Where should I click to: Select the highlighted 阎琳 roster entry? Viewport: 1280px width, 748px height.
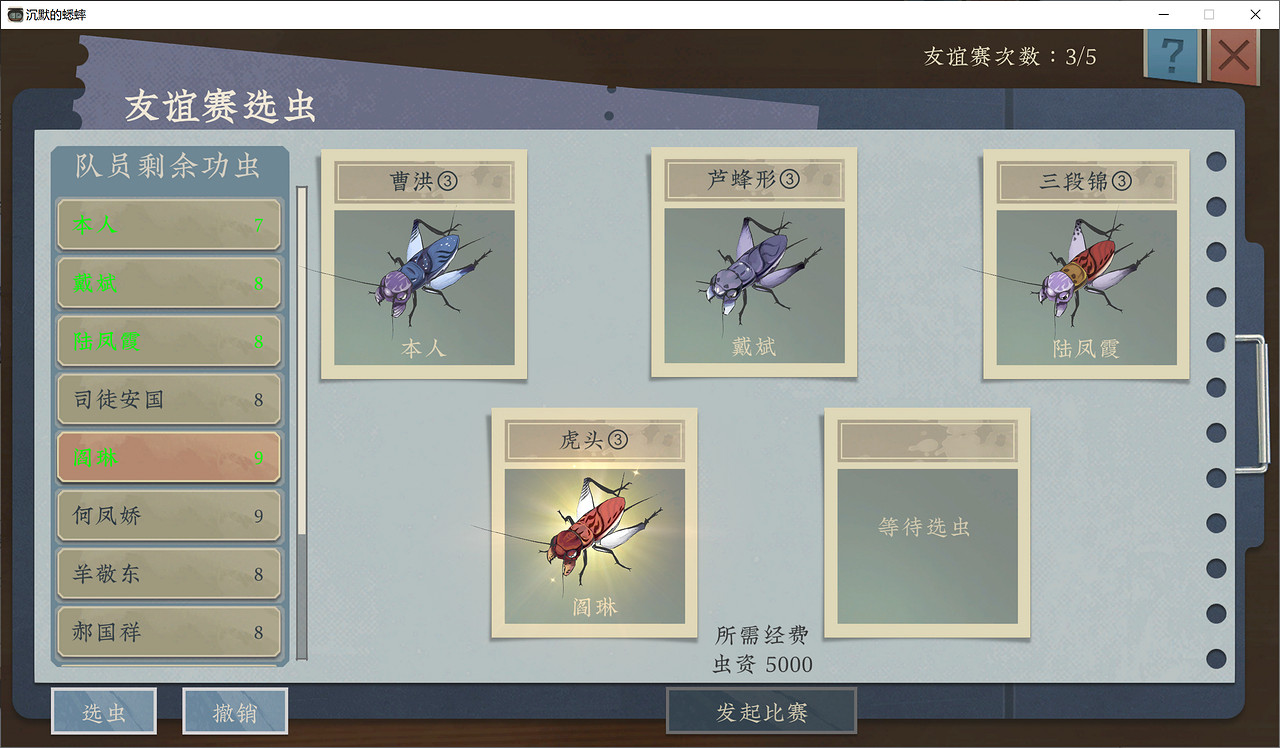point(168,457)
